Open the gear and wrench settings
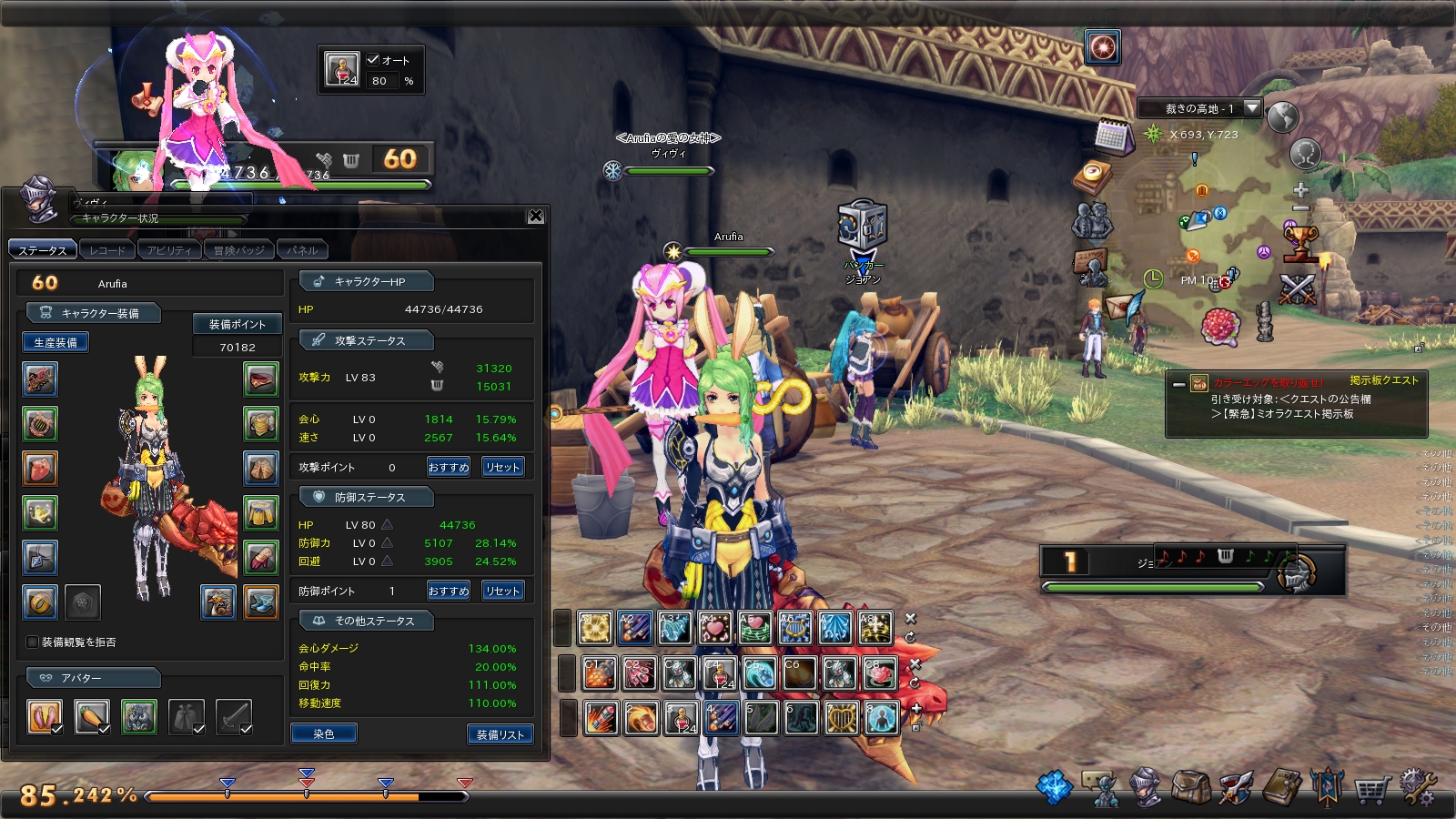Viewport: 1456px width, 819px height. 1417,787
